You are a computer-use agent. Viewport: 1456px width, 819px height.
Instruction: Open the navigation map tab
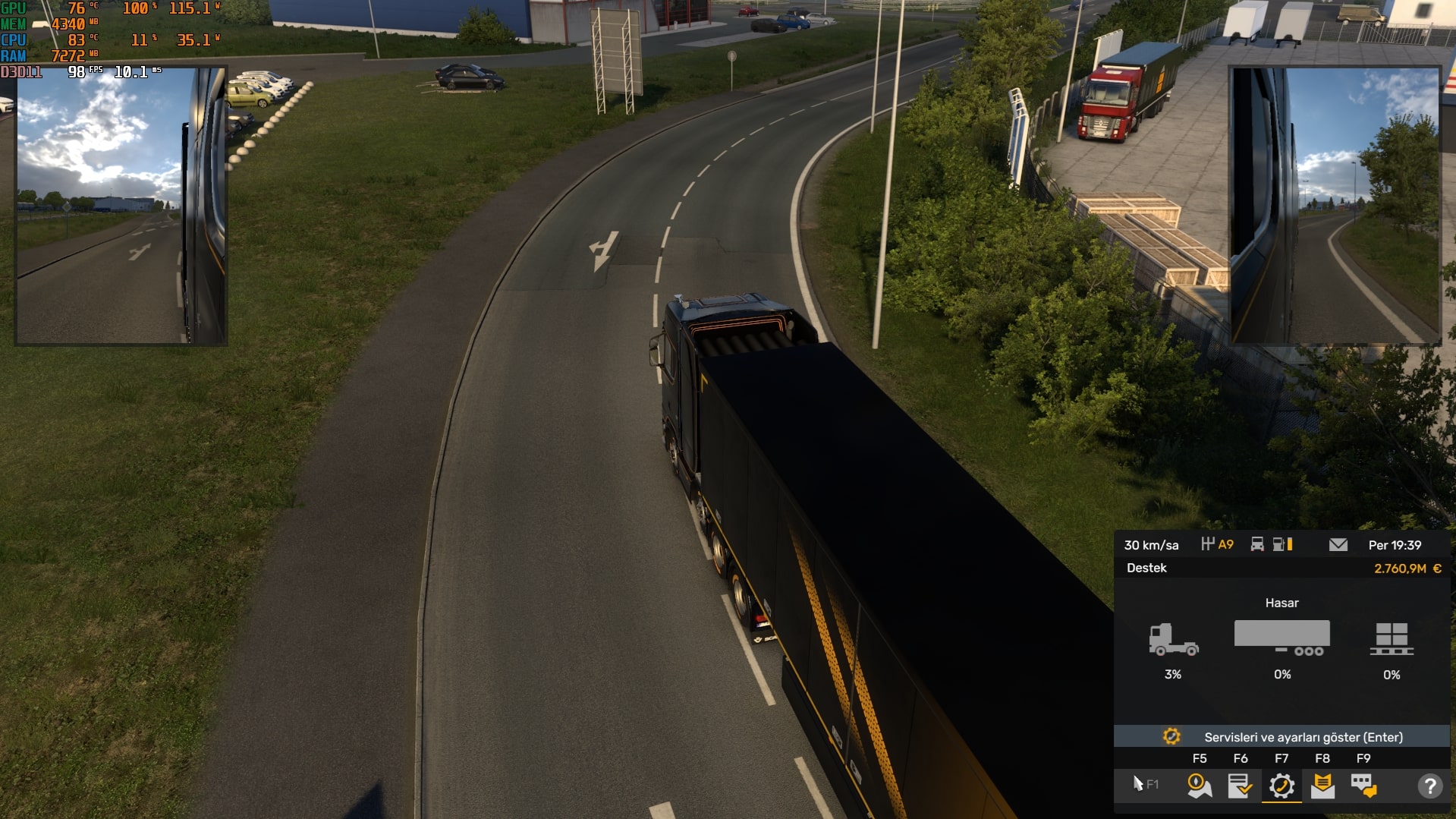tap(1199, 786)
